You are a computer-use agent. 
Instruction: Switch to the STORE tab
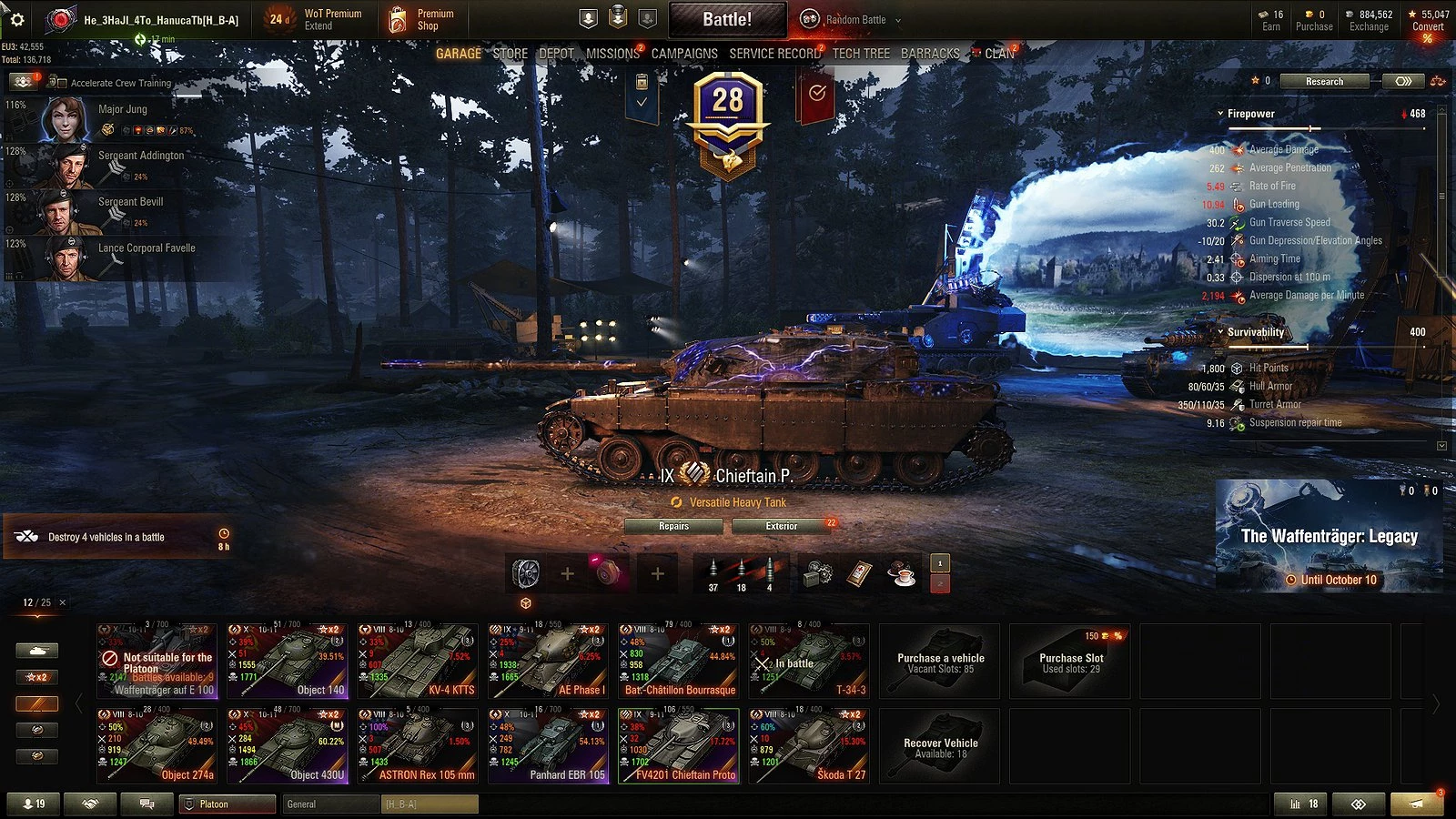510,53
